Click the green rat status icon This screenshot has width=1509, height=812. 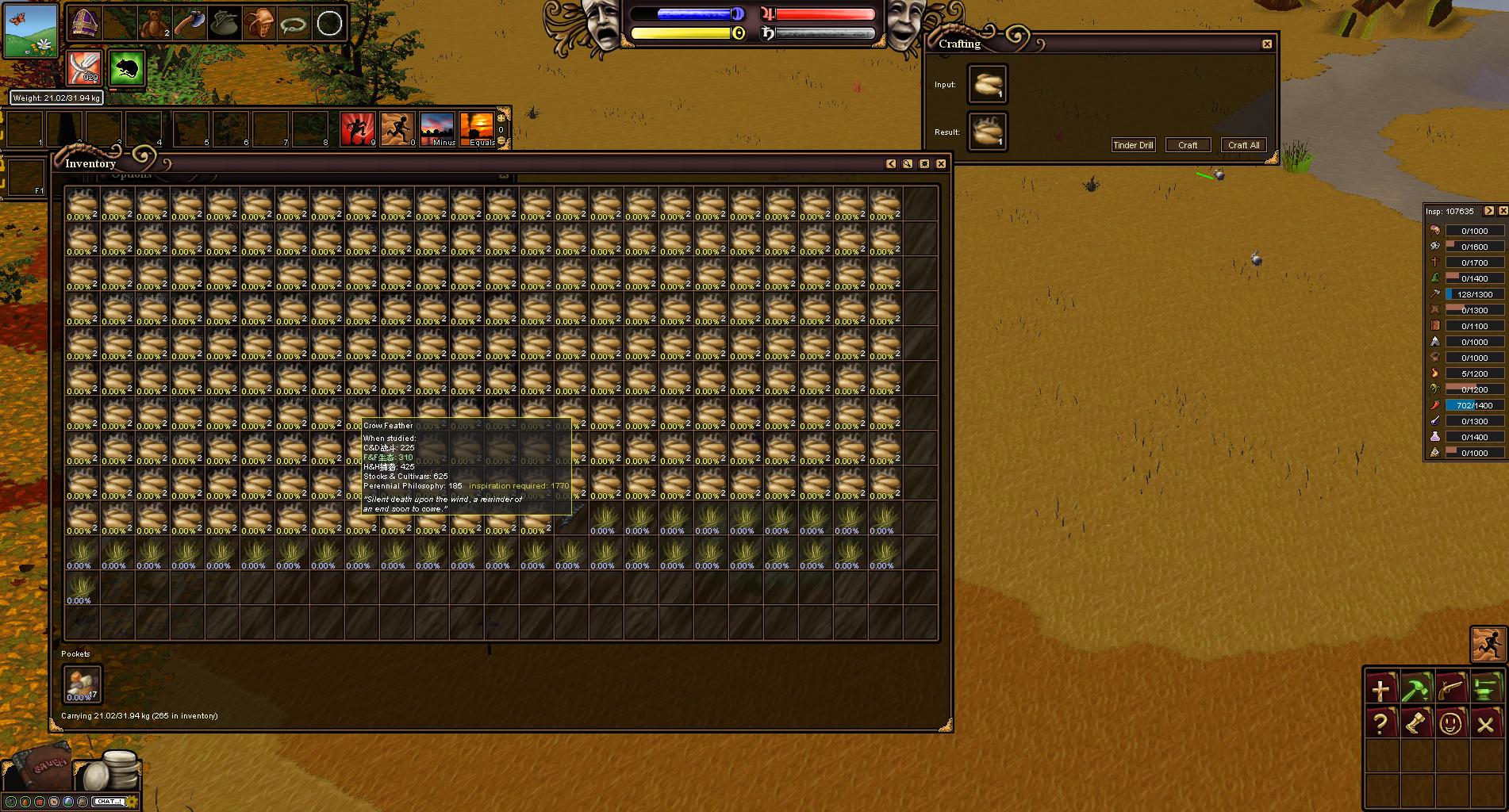click(x=125, y=69)
